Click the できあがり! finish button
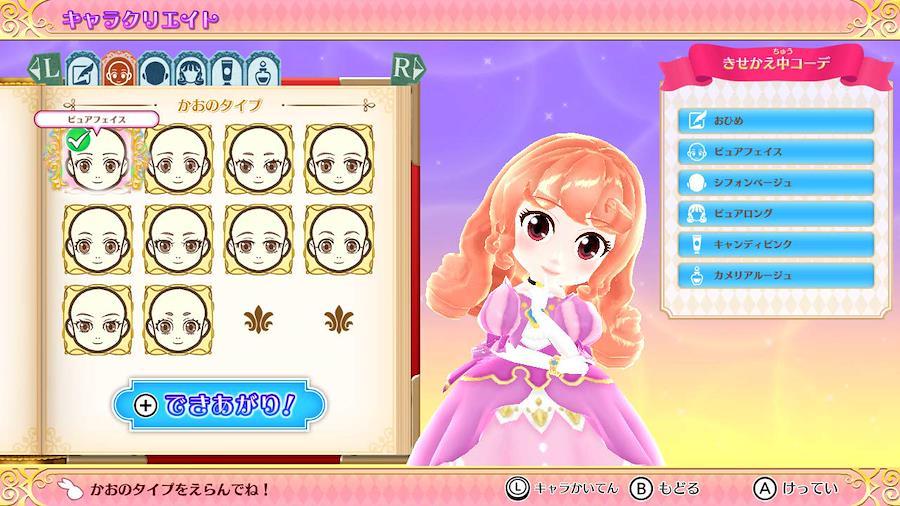 220,405
